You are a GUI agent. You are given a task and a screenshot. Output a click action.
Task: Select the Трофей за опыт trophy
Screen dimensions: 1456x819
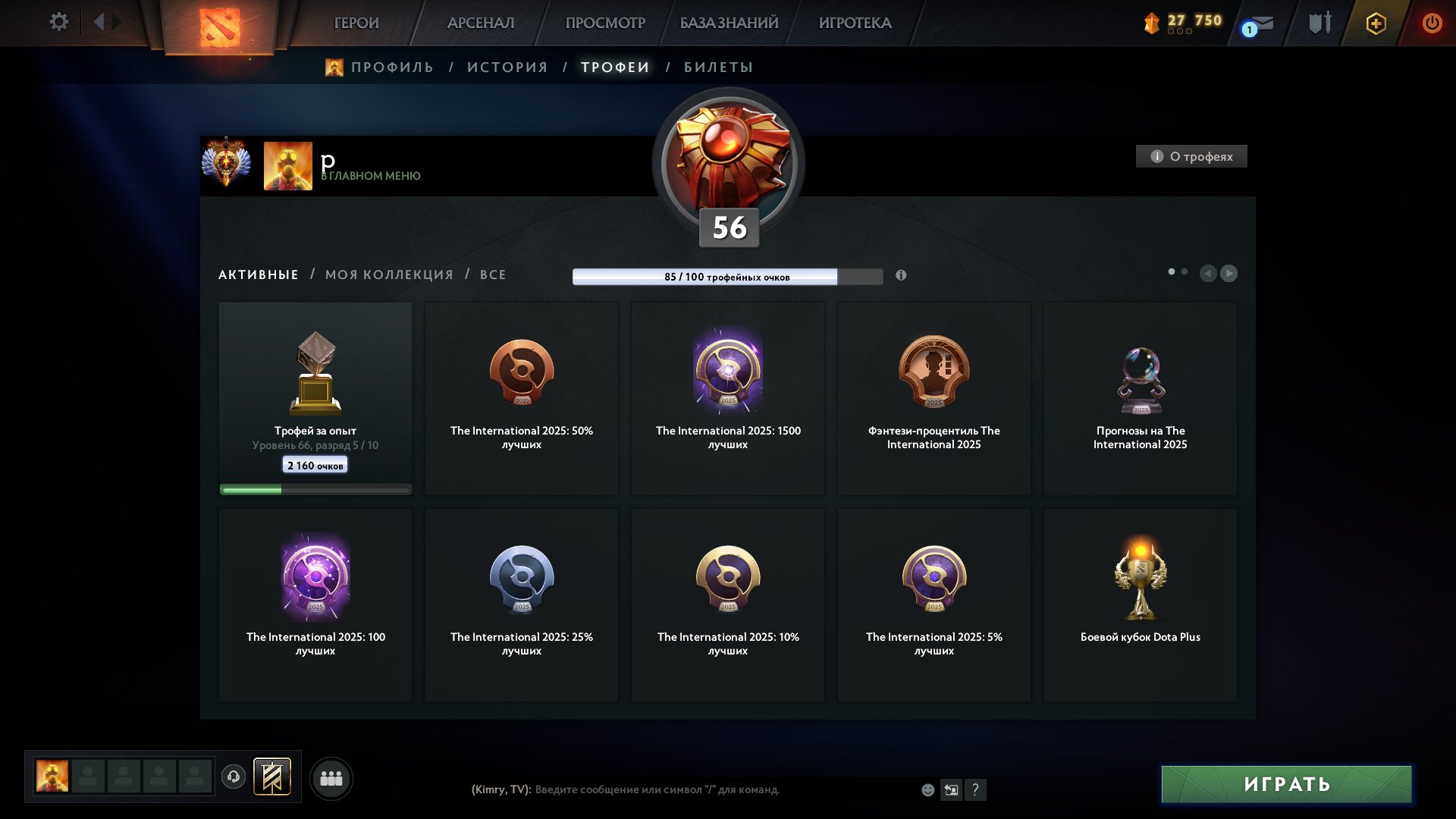pos(315,399)
